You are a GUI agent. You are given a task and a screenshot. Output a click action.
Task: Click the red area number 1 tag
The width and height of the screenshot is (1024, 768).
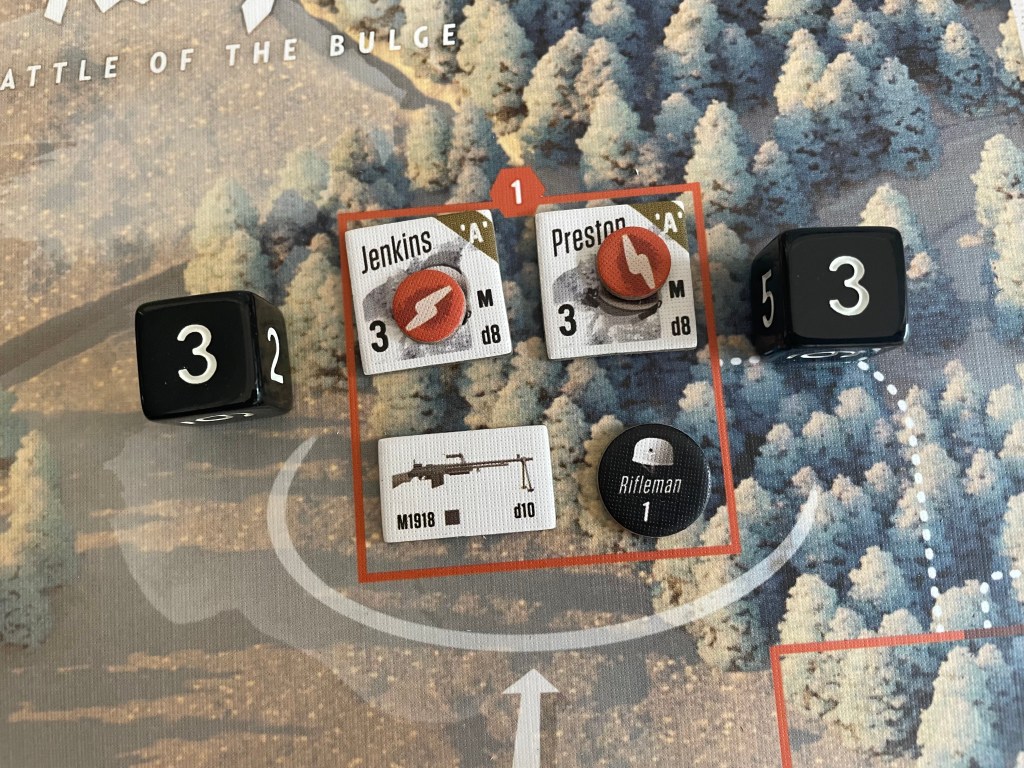[516, 189]
